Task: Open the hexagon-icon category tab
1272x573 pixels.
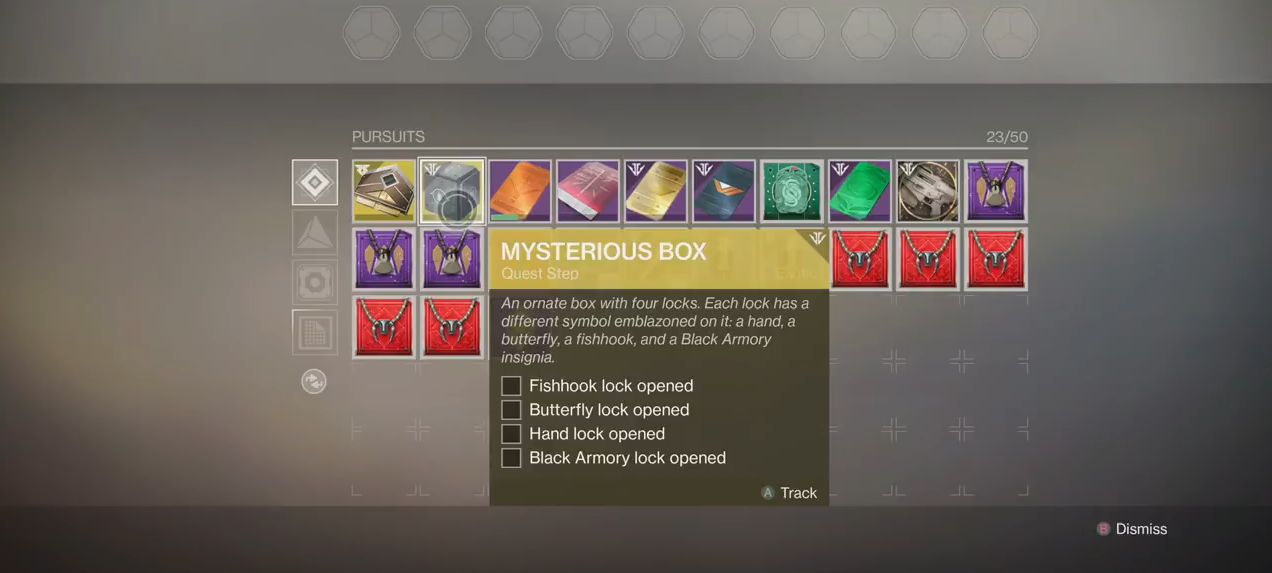Action: [315, 282]
